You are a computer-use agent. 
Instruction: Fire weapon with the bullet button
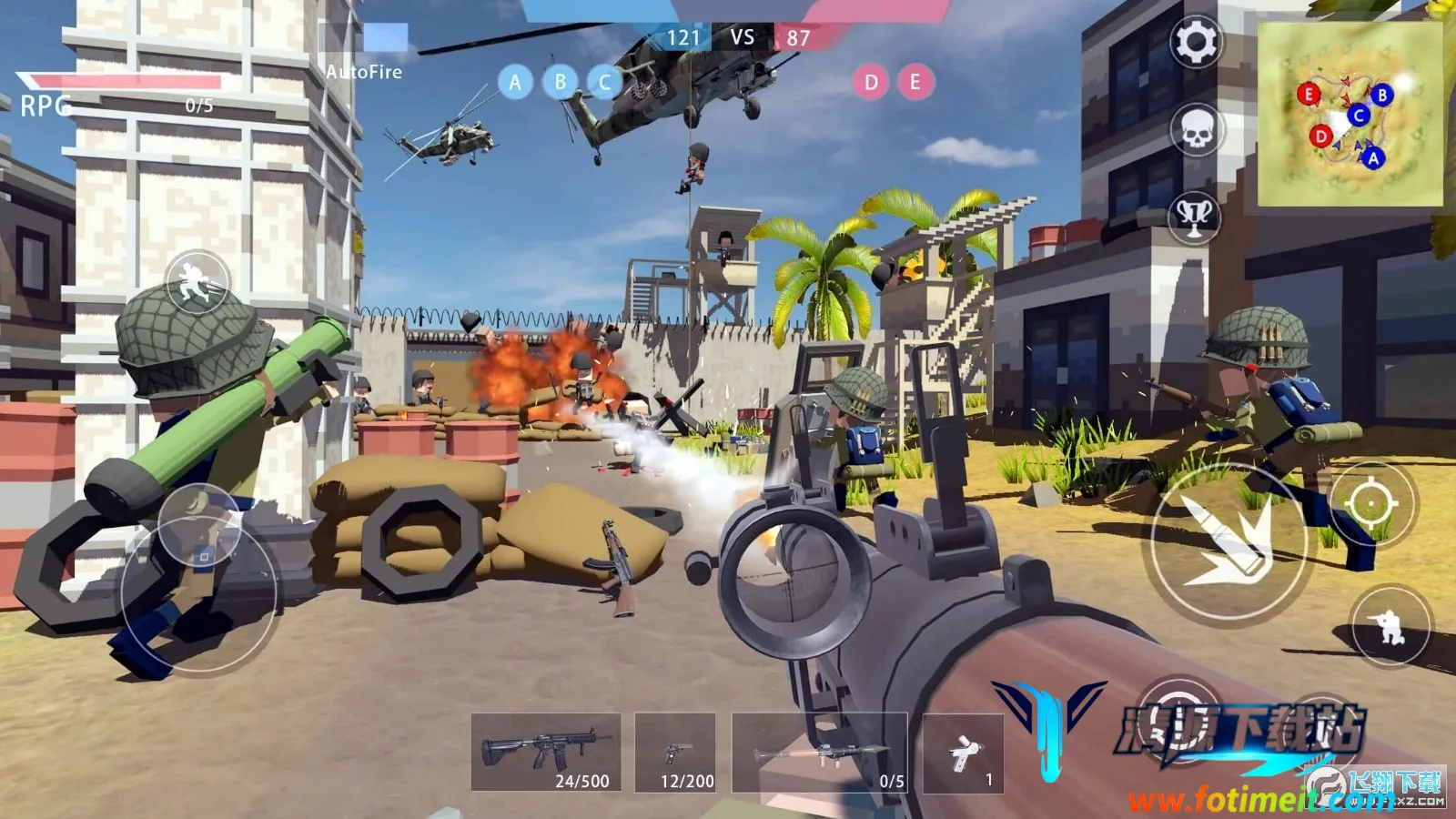click(1228, 544)
